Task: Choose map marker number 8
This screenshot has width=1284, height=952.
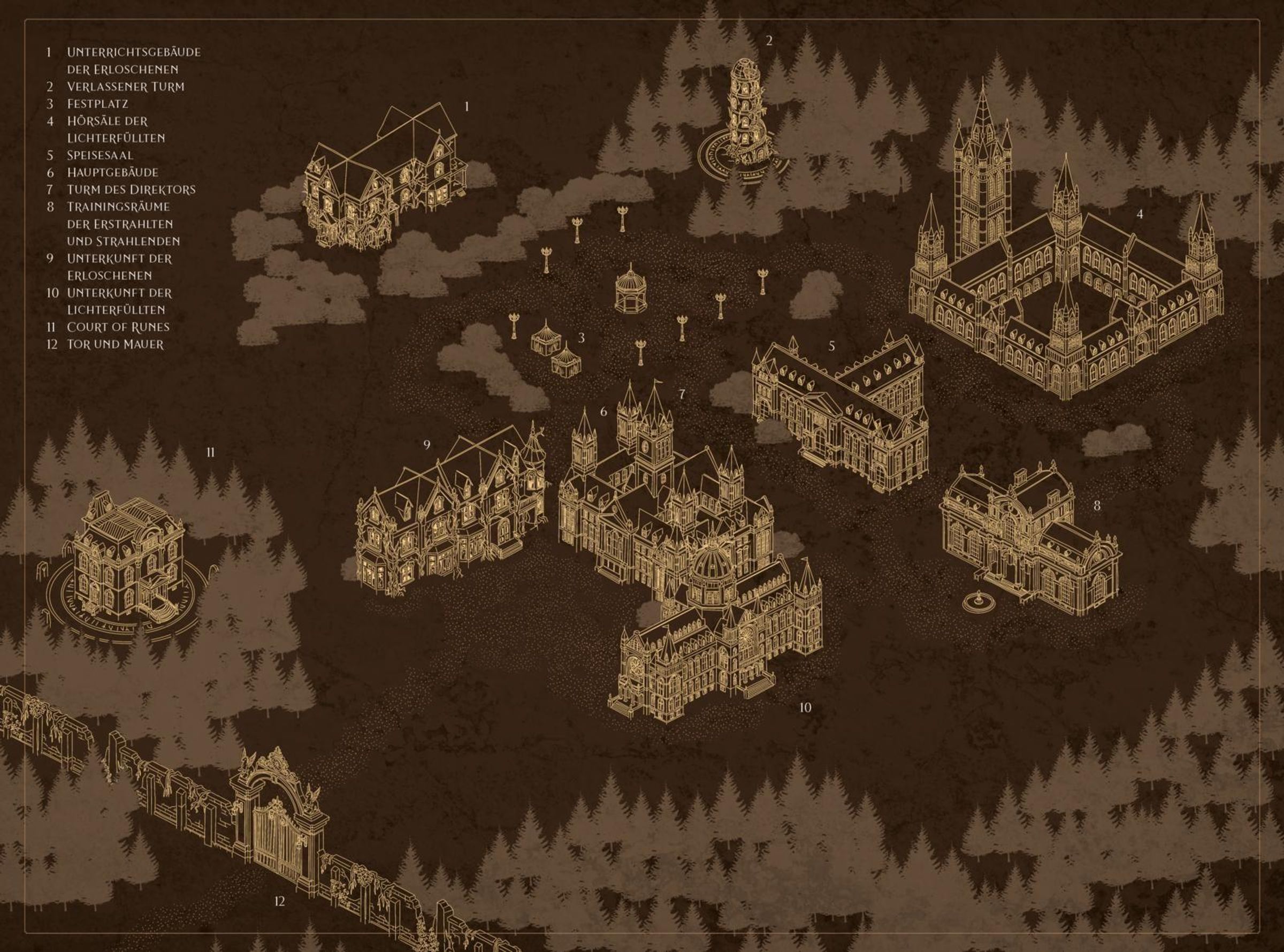Action: (x=1097, y=506)
